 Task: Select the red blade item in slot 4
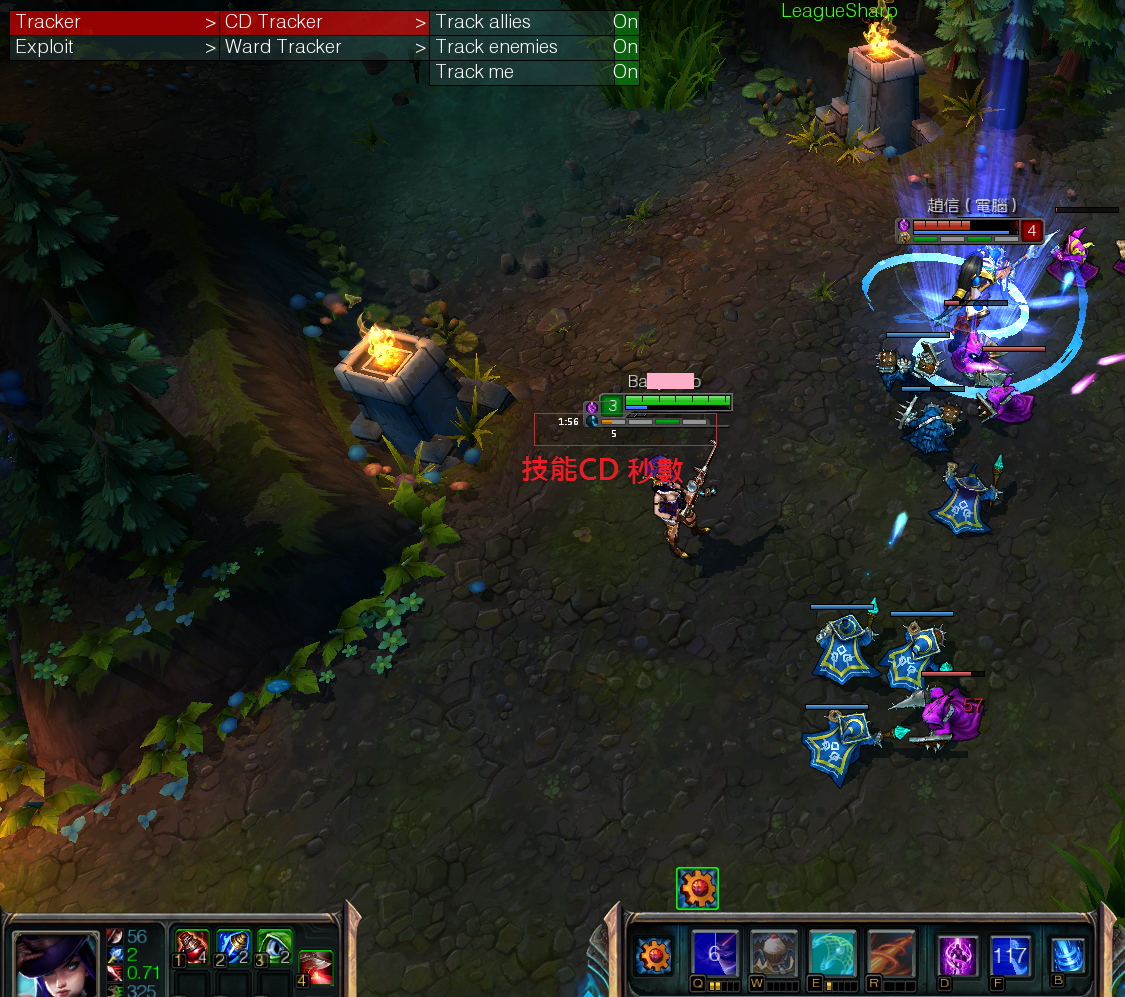[315, 967]
